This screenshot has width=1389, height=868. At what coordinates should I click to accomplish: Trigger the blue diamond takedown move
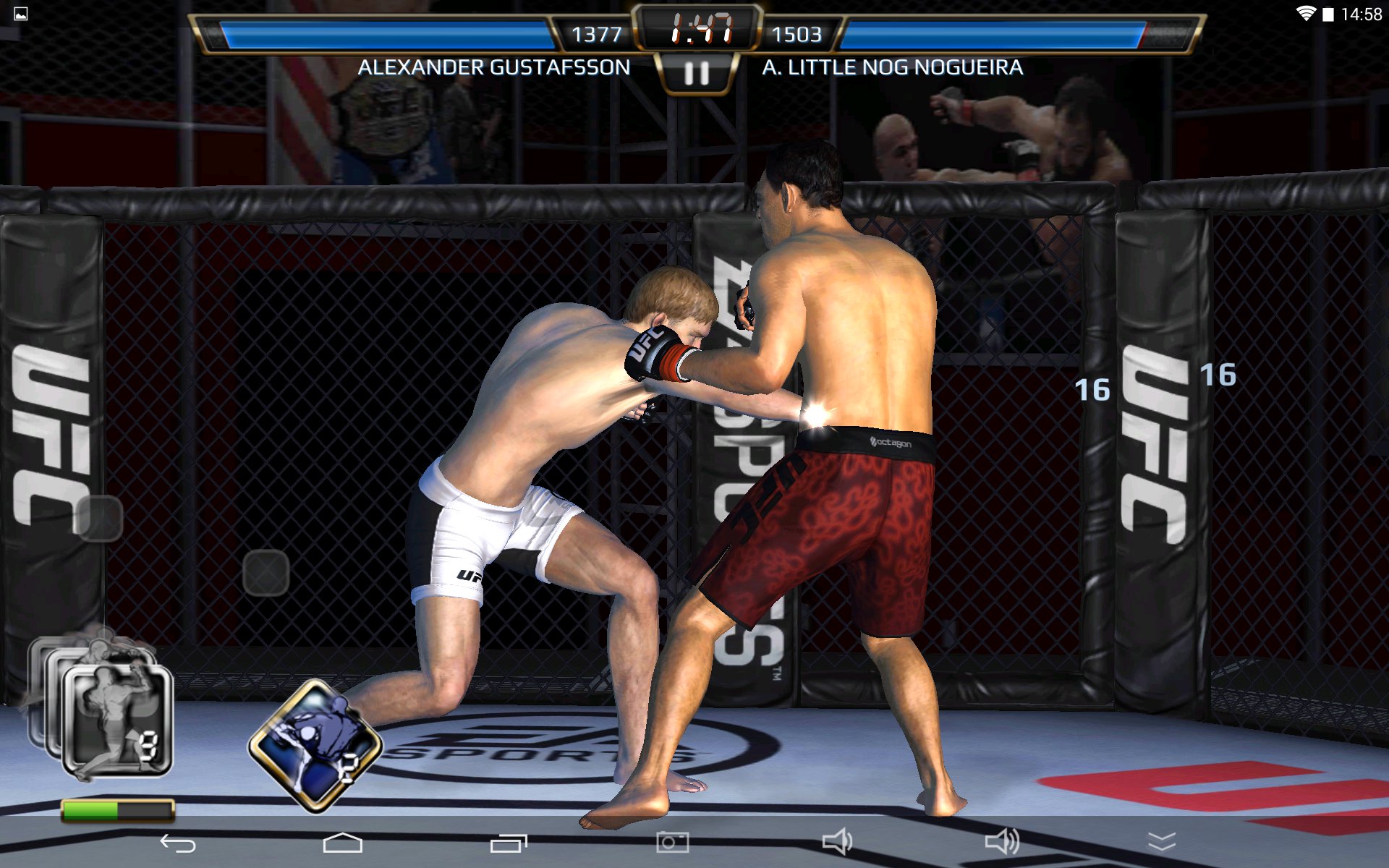[x=315, y=745]
